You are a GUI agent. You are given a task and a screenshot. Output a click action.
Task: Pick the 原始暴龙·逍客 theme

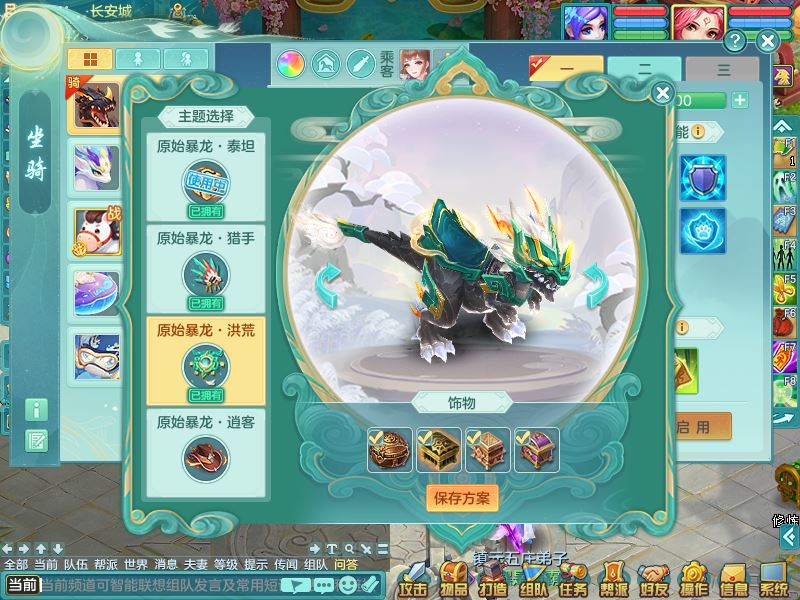(206, 452)
